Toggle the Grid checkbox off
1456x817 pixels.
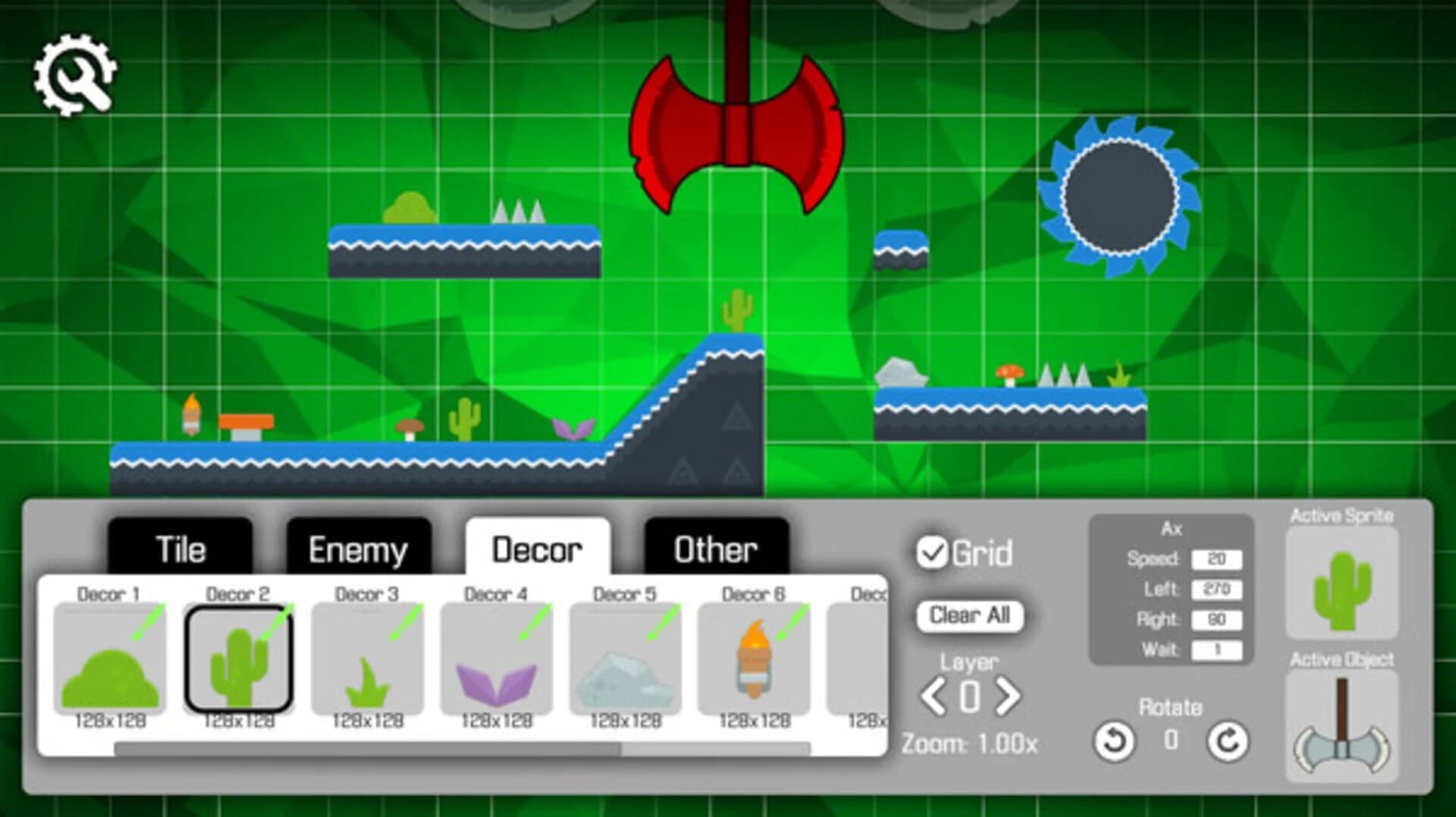[934, 551]
